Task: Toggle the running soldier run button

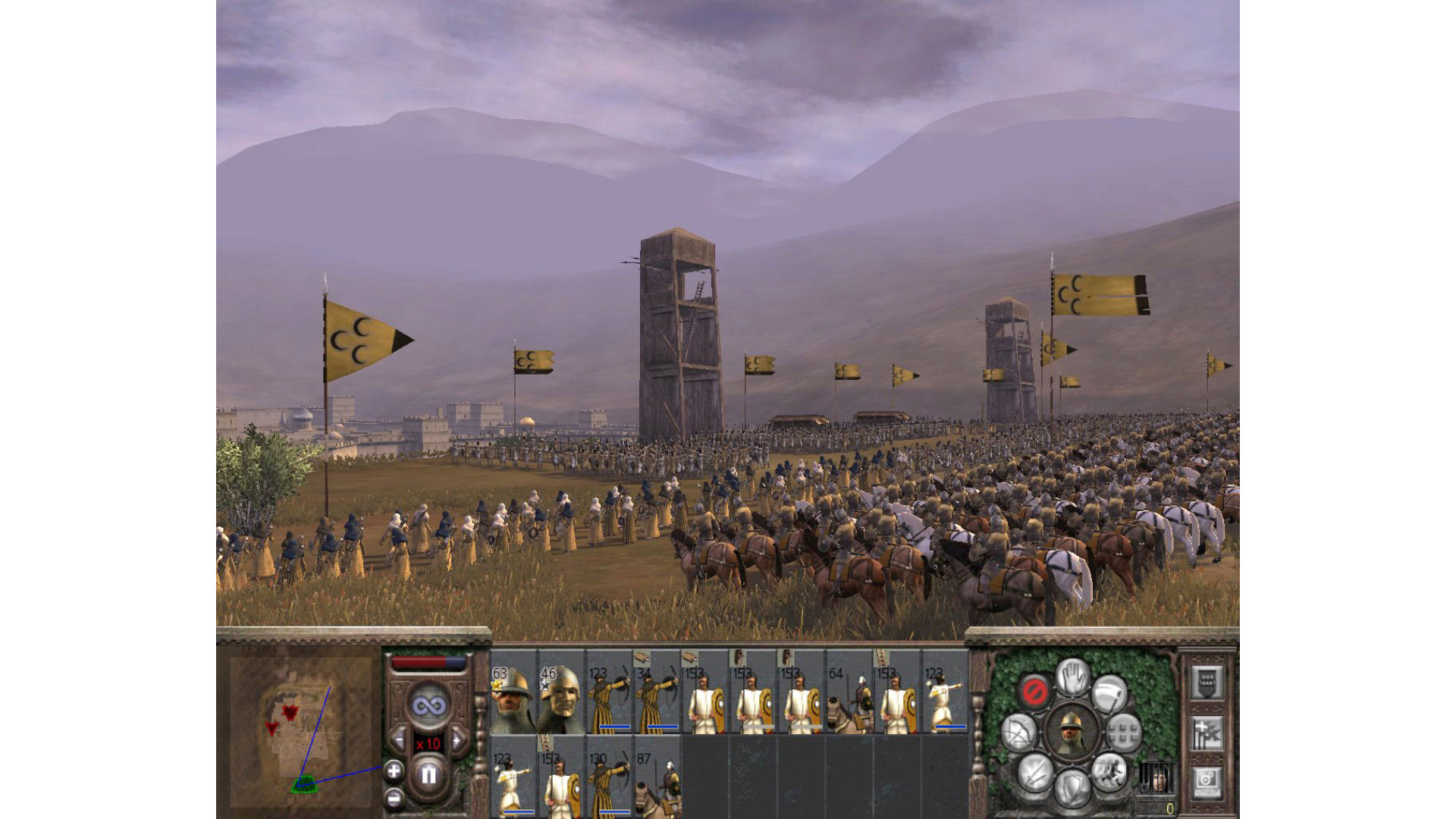Action: [1109, 773]
